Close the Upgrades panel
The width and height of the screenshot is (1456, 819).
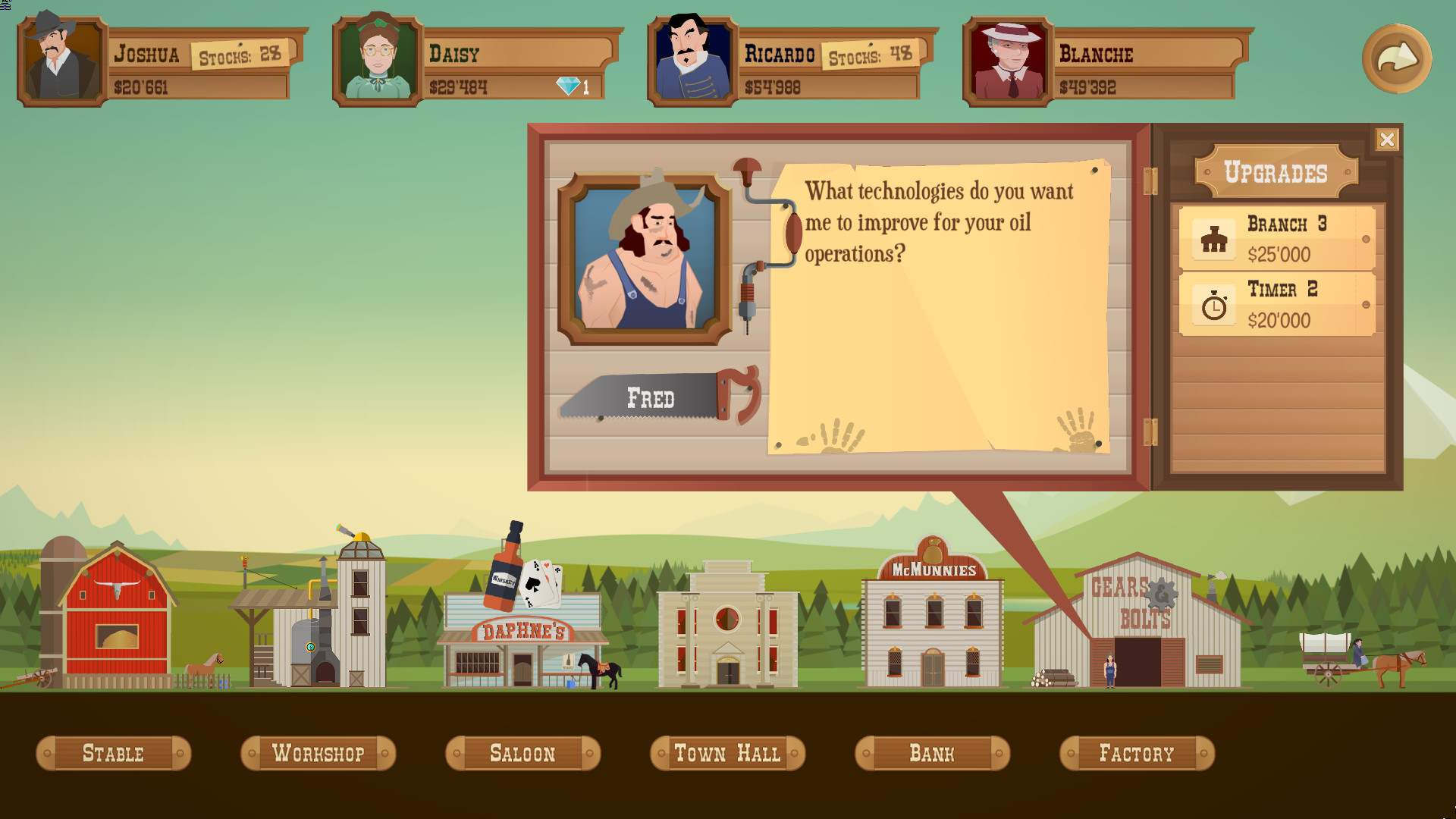pos(1387,140)
